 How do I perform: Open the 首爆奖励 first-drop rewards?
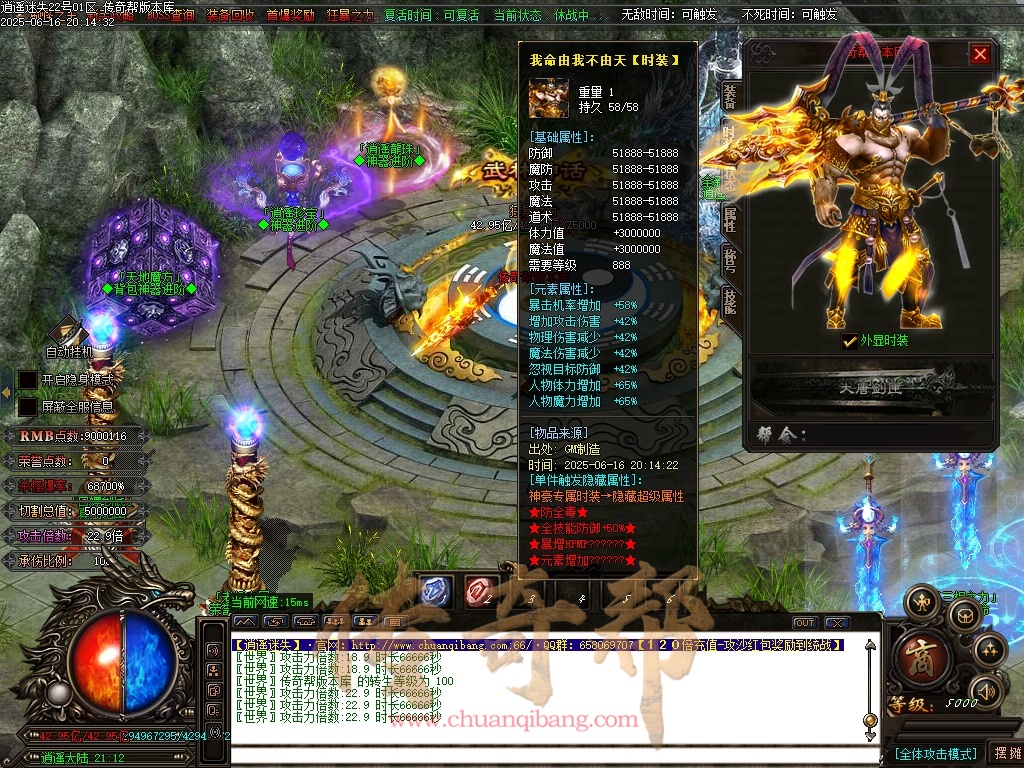click(x=291, y=15)
